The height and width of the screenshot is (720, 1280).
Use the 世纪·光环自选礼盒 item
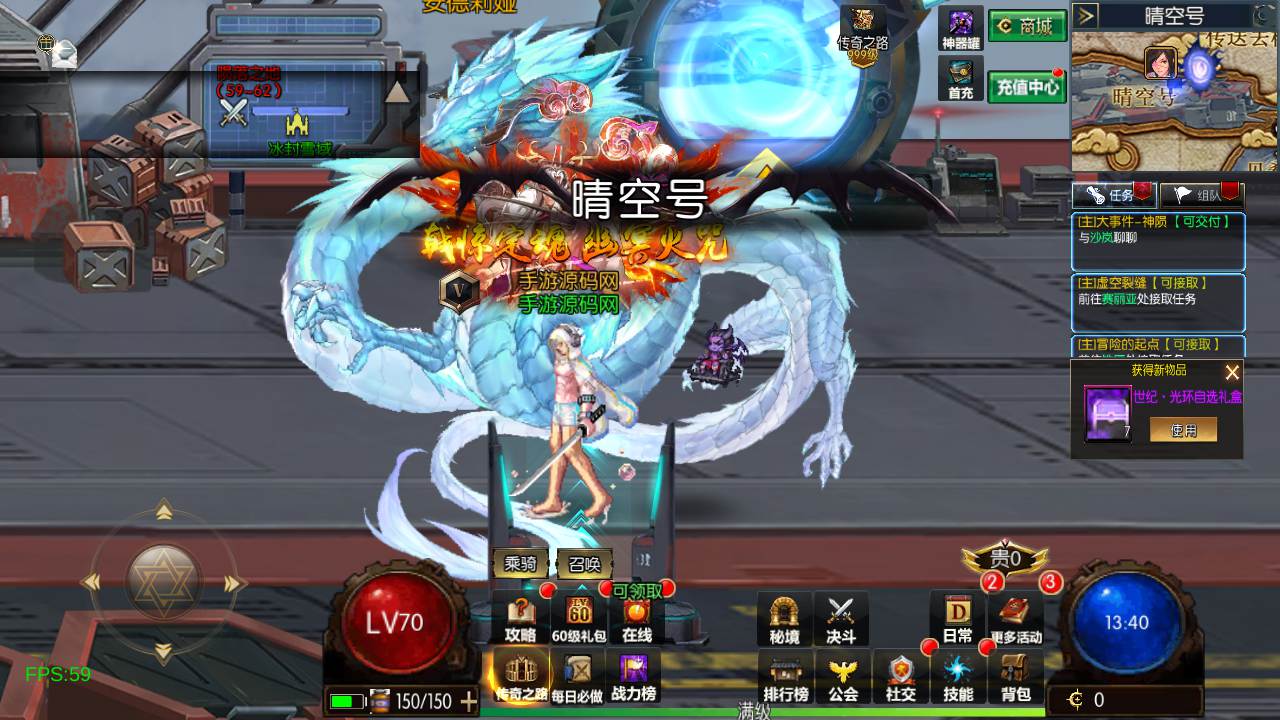click(1183, 430)
